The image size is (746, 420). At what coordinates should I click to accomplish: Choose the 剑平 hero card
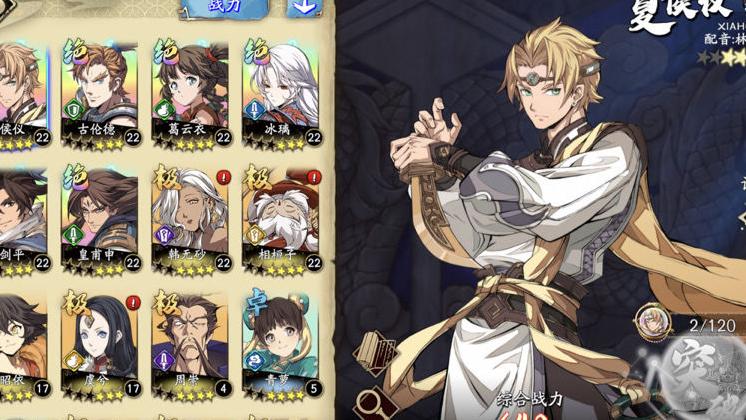[x=20, y=218]
